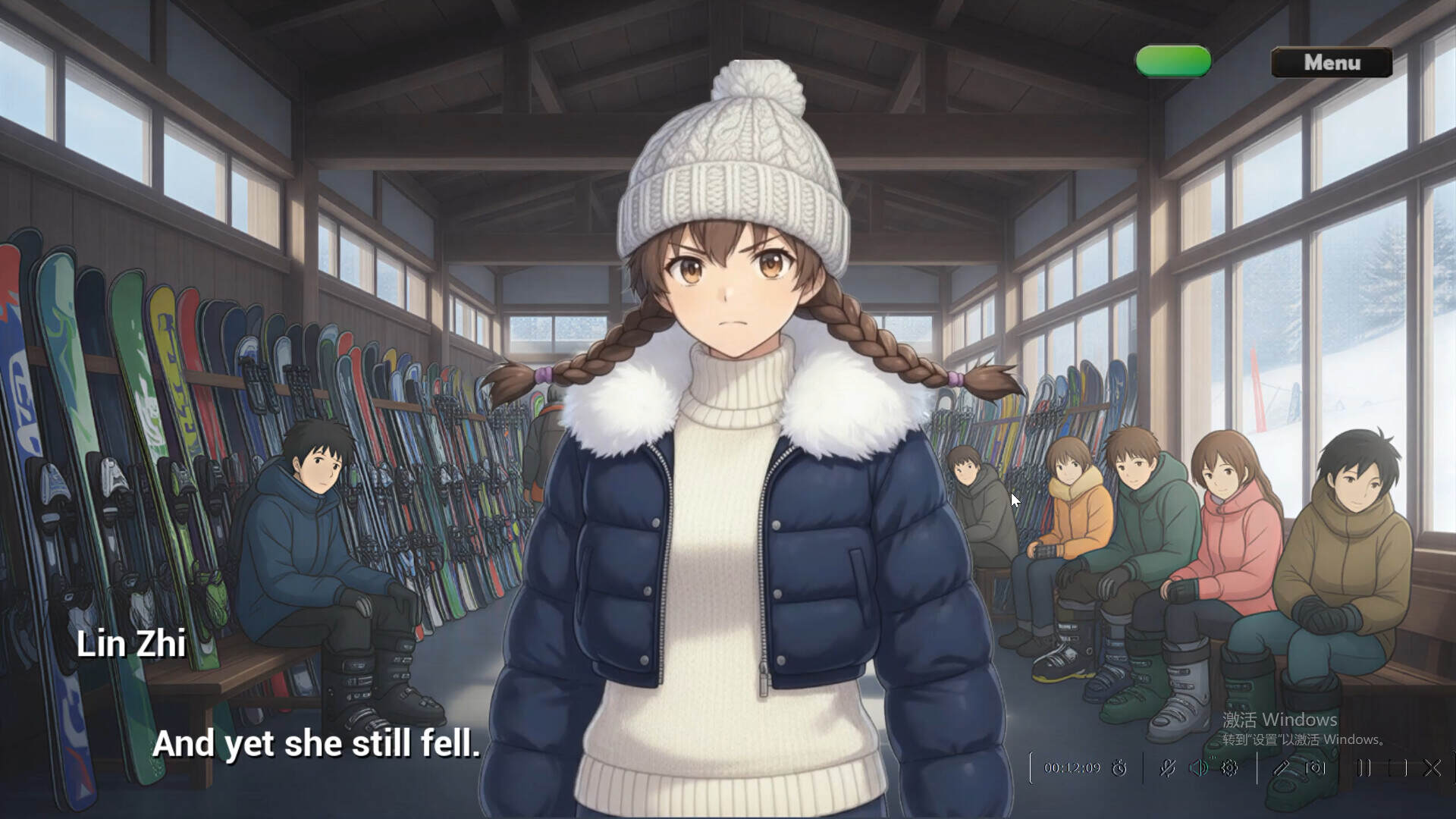Toggle the green switch at top of screen
The image size is (1456, 819).
click(x=1172, y=61)
